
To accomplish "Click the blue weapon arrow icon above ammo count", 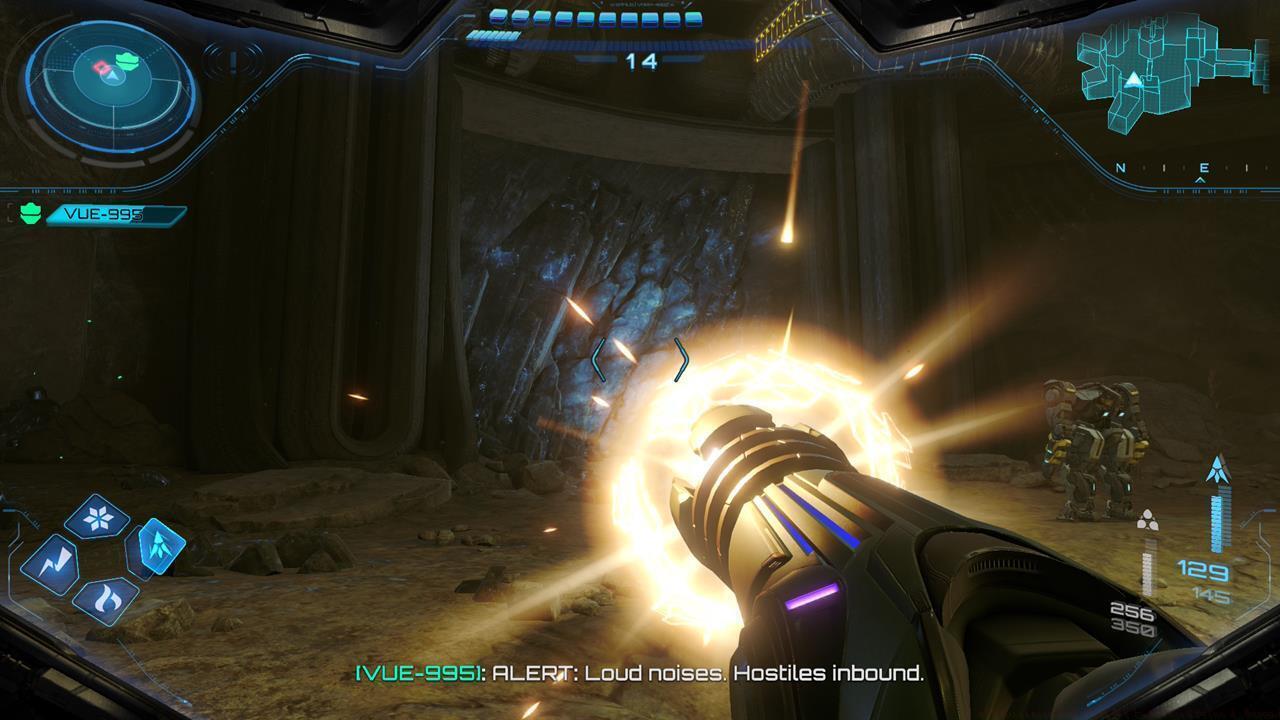I will tap(1216, 468).
